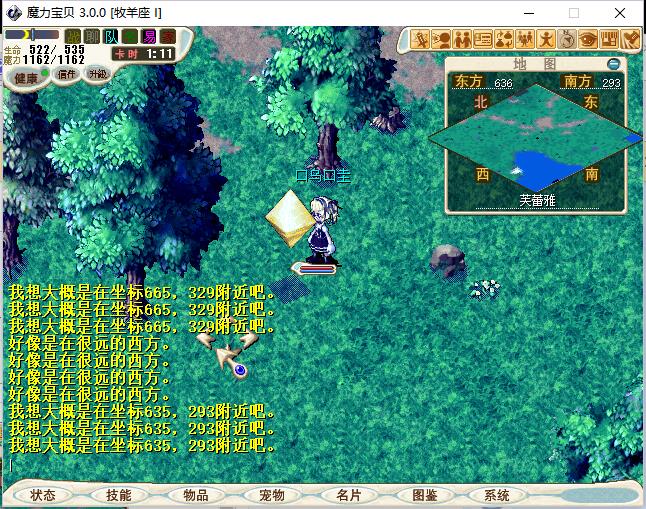Close the game window
646x509 pixels.
point(622,13)
